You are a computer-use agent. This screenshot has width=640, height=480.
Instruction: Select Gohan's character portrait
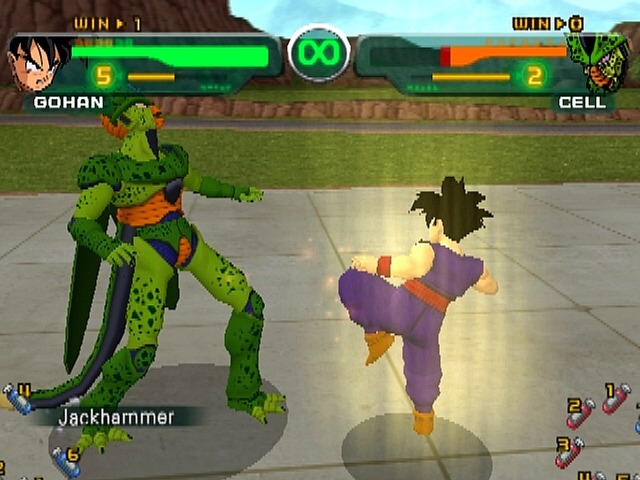click(x=39, y=62)
